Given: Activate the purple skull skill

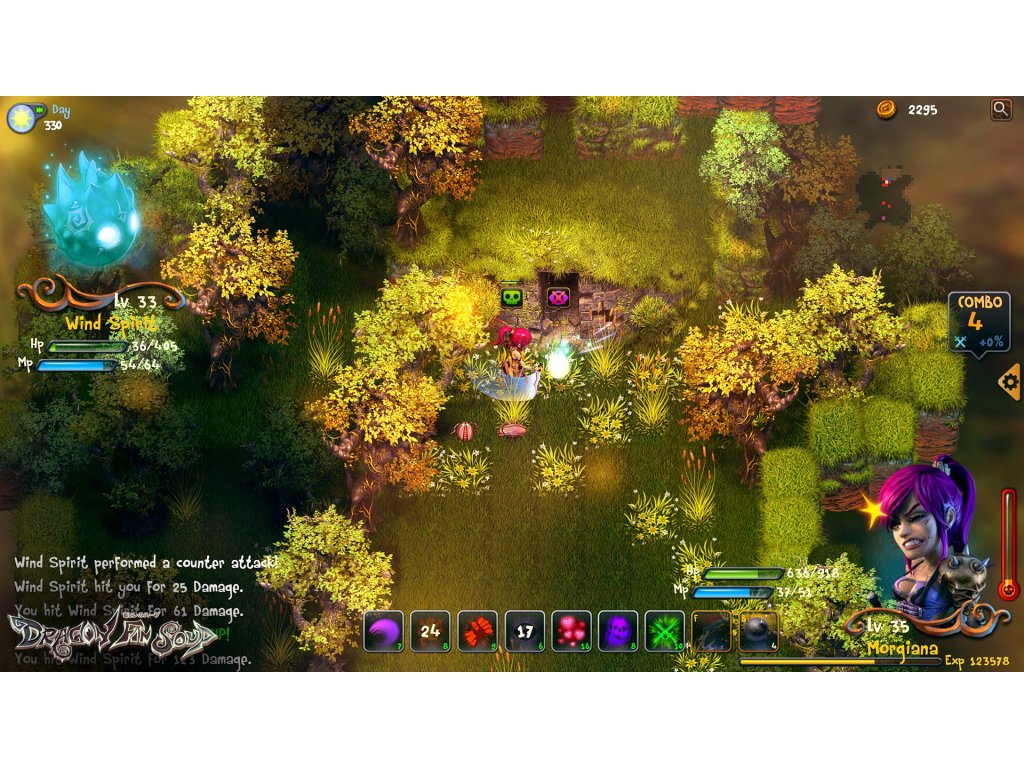Looking at the screenshot, I should [618, 631].
